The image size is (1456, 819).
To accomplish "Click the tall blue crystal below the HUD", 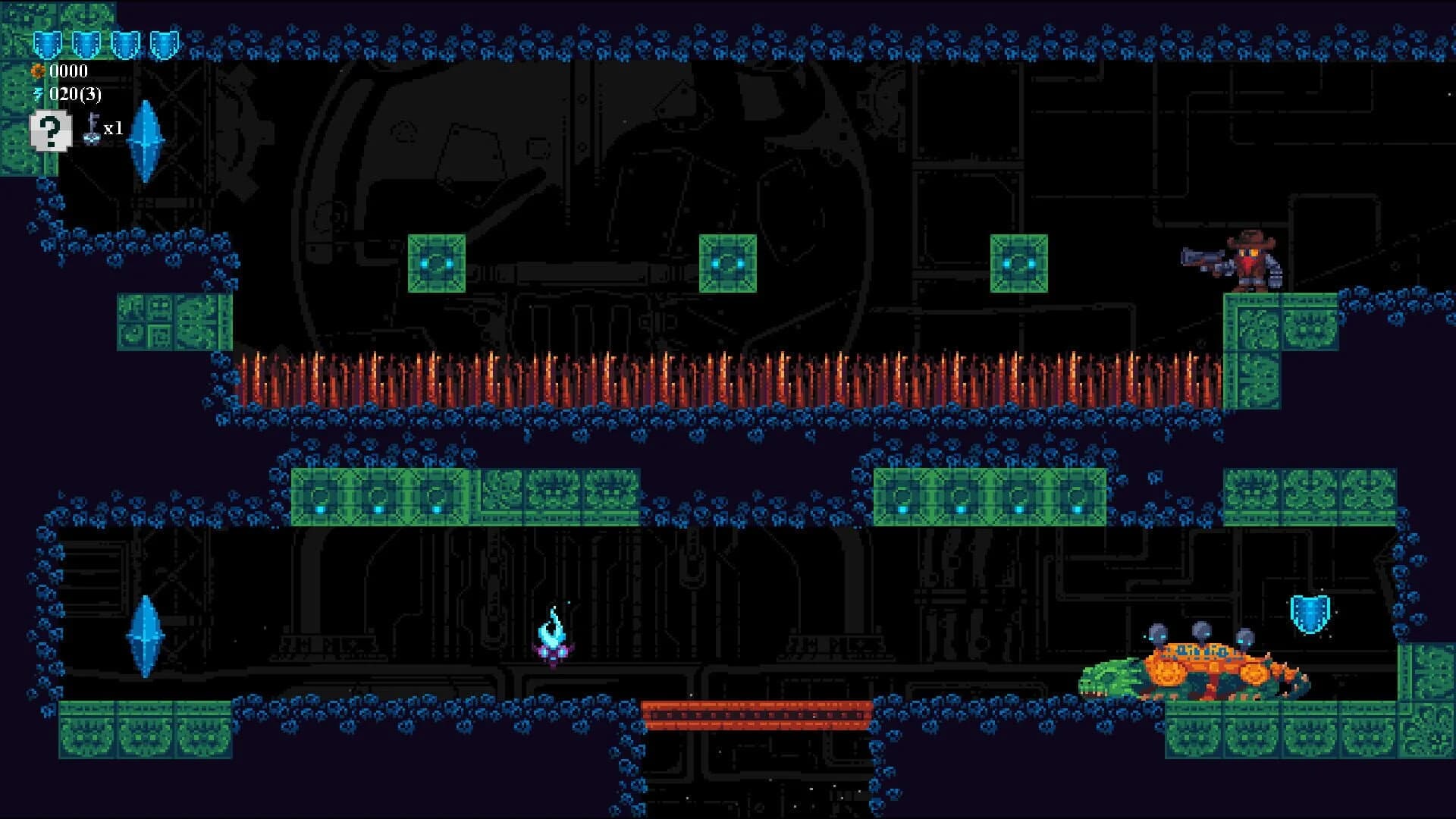I will click(x=146, y=140).
